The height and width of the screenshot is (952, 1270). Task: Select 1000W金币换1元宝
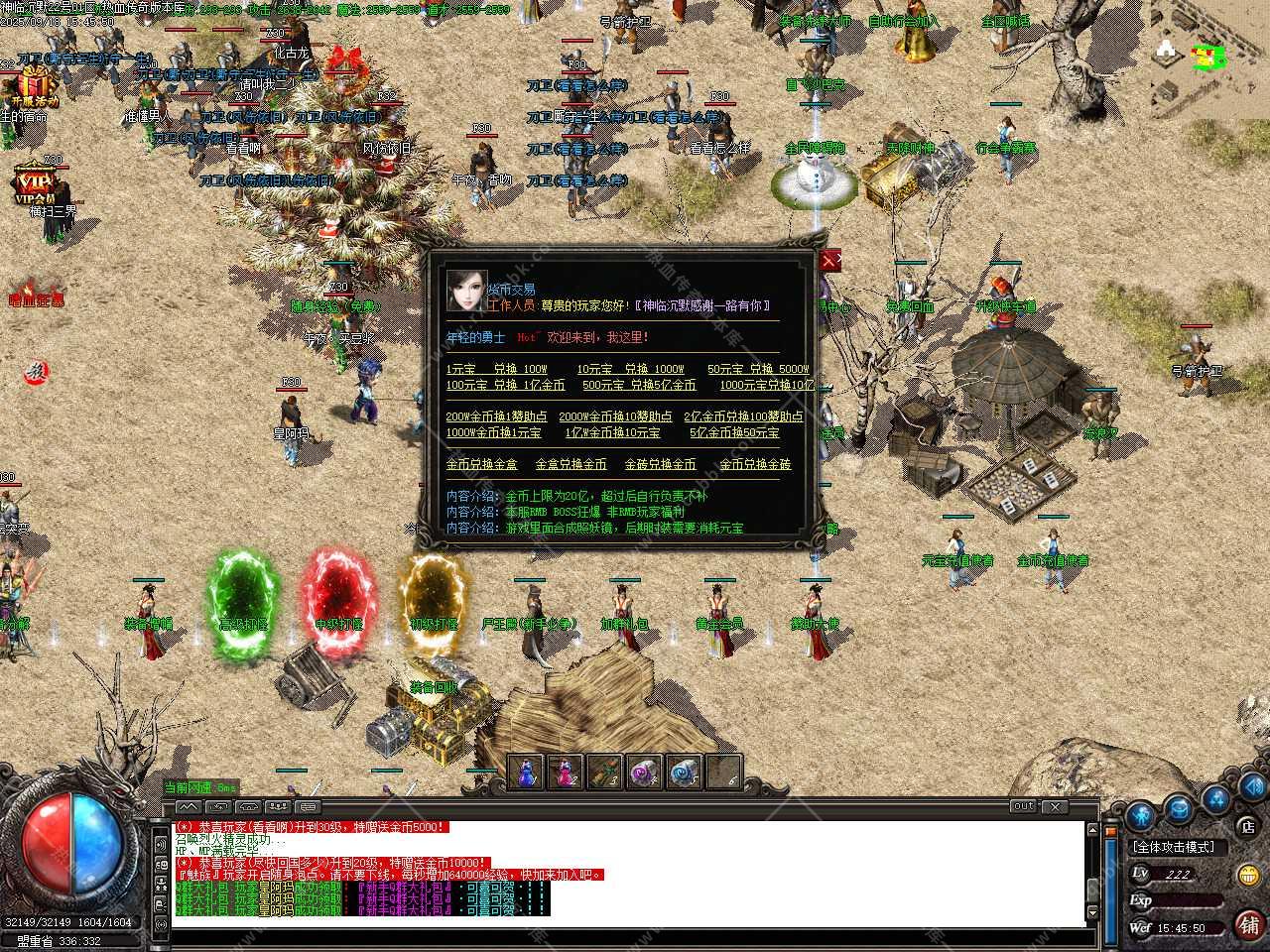point(493,432)
